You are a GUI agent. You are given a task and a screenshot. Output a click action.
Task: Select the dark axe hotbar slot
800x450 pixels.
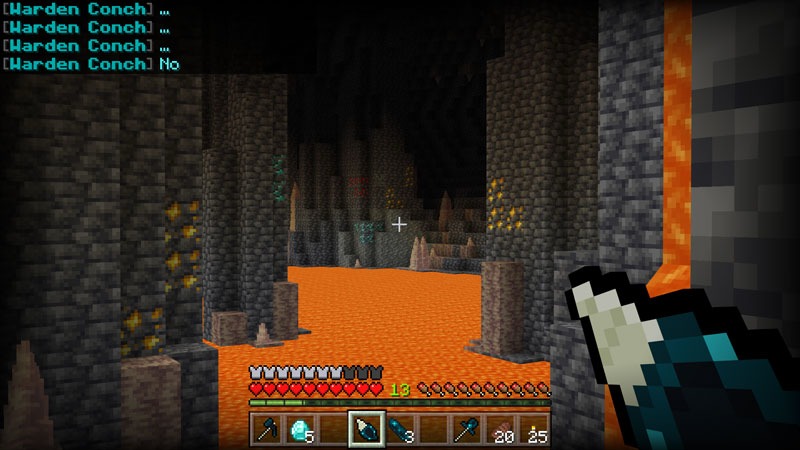[x=265, y=430]
